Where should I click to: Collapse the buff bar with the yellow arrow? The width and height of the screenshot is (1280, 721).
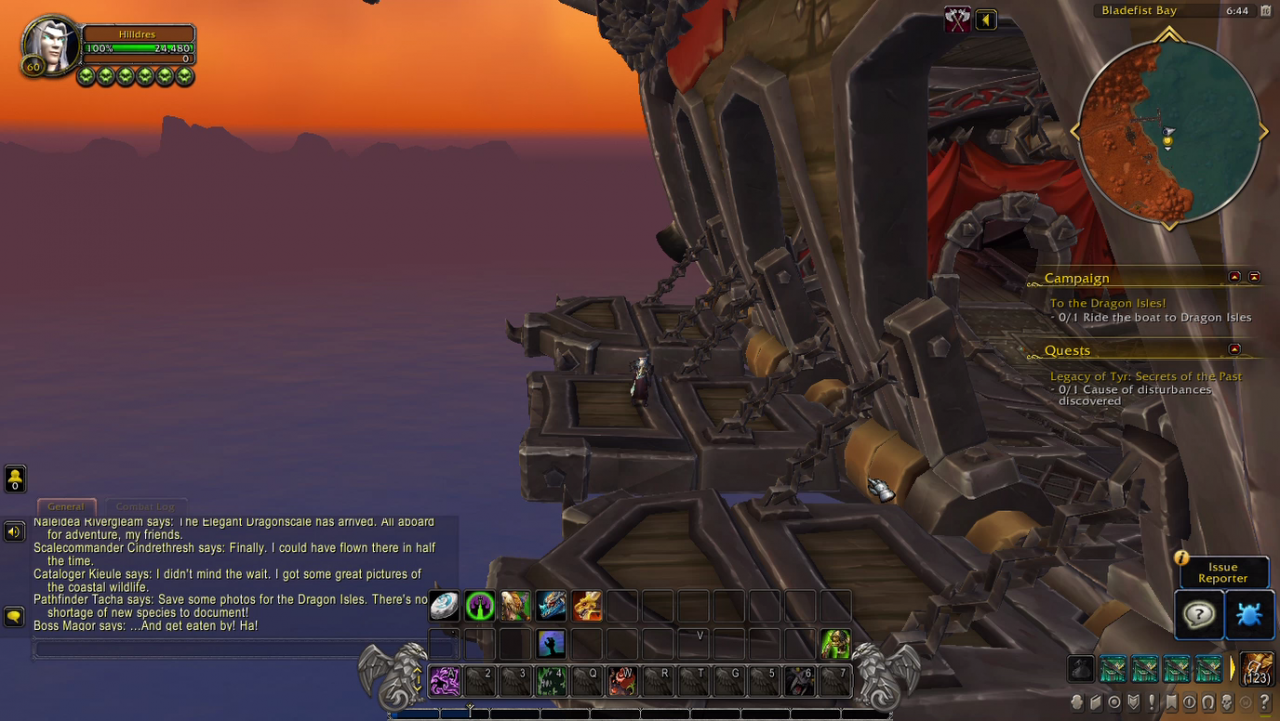point(986,20)
